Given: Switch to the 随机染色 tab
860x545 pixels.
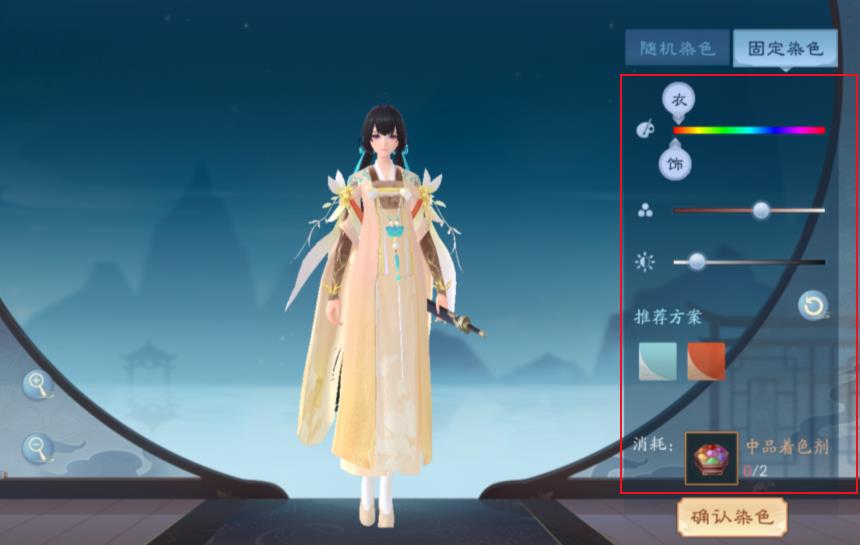Looking at the screenshot, I should [677, 48].
